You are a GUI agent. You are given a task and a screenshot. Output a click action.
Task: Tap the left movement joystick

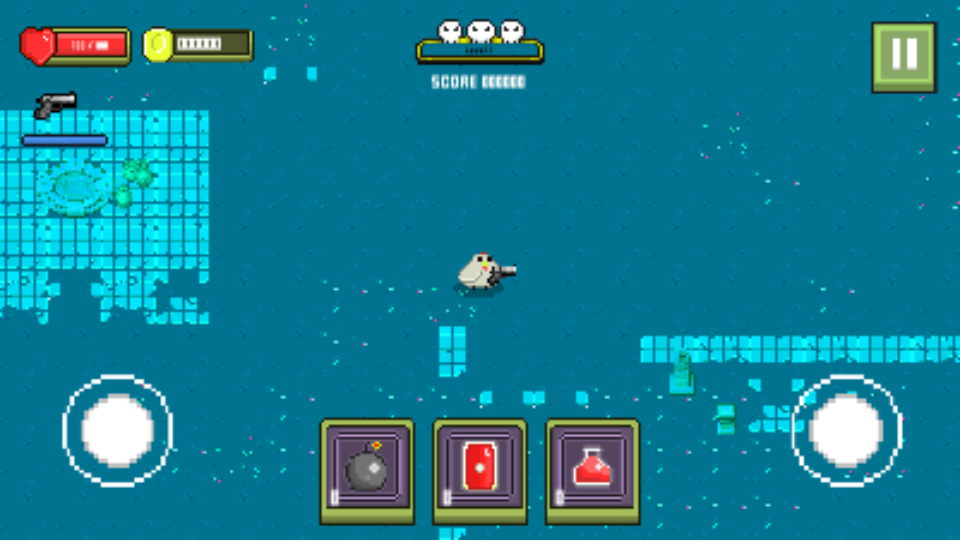[x=117, y=430]
